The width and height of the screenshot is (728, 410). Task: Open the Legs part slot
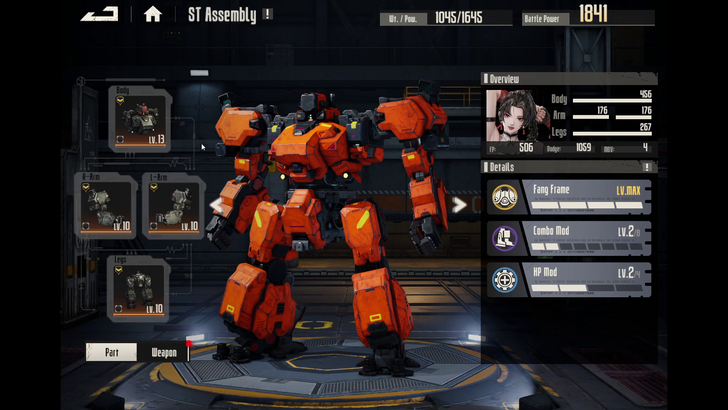(x=138, y=288)
